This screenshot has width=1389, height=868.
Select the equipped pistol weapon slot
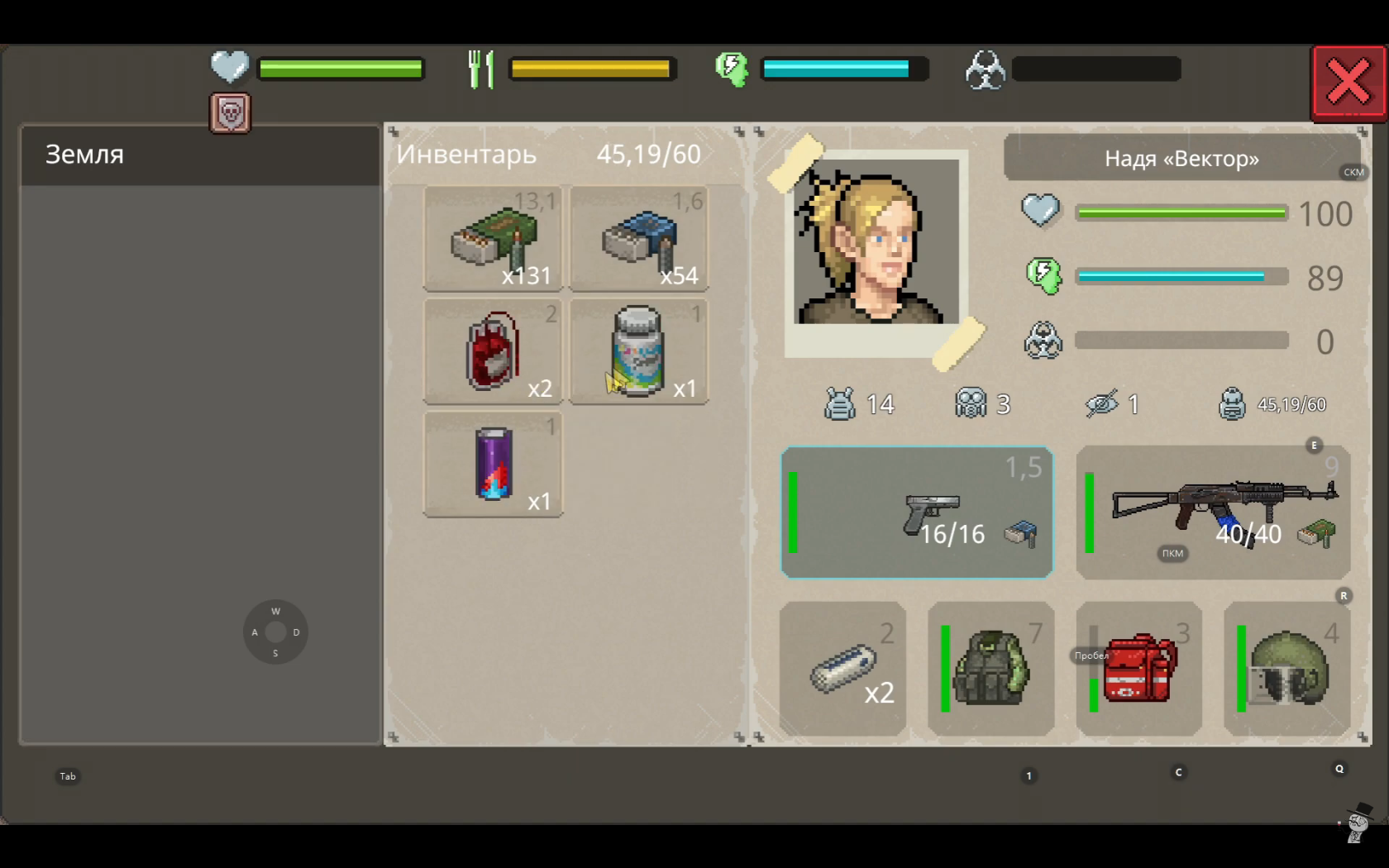click(x=917, y=513)
